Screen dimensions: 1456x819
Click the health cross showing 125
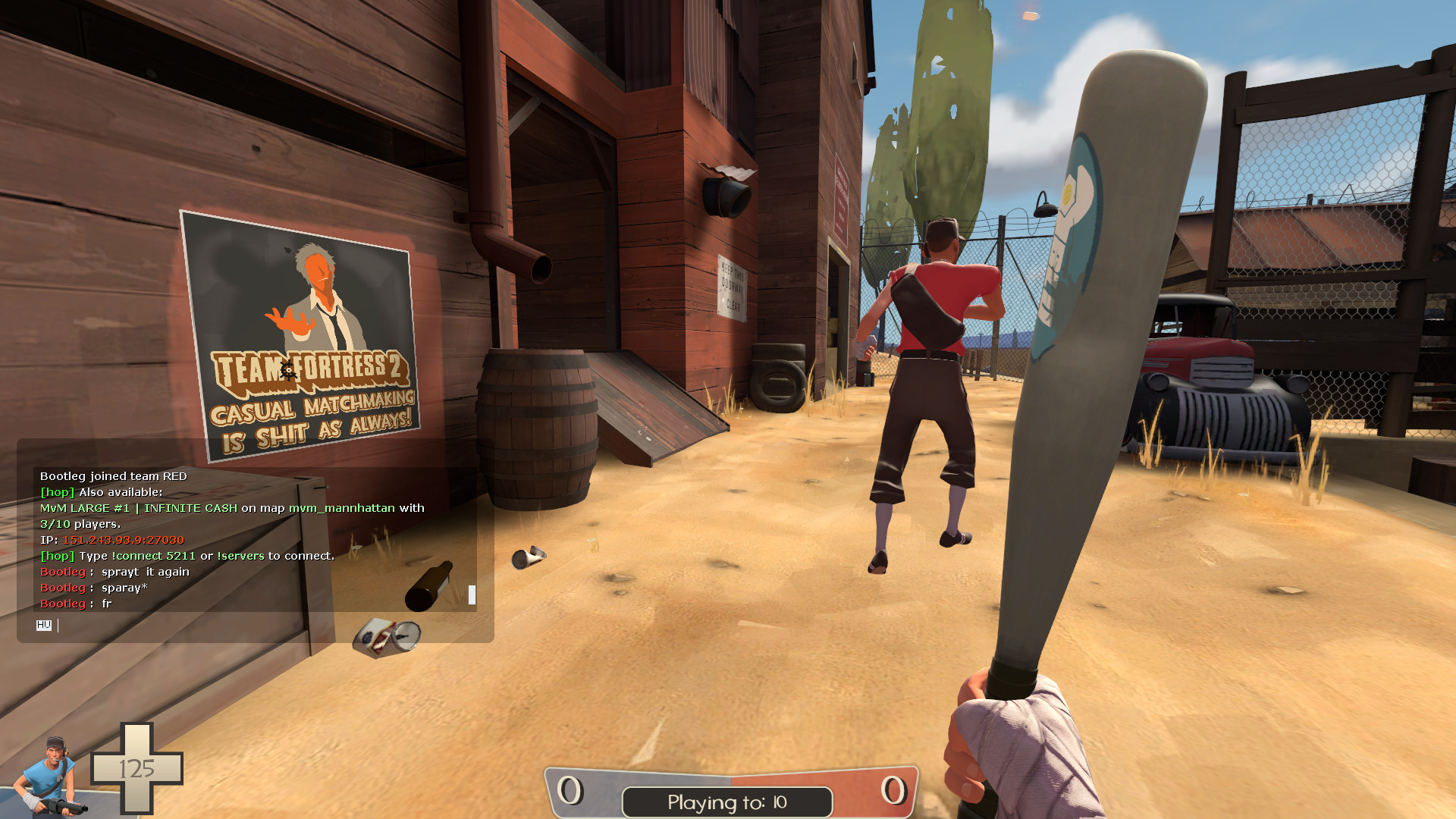(x=138, y=767)
